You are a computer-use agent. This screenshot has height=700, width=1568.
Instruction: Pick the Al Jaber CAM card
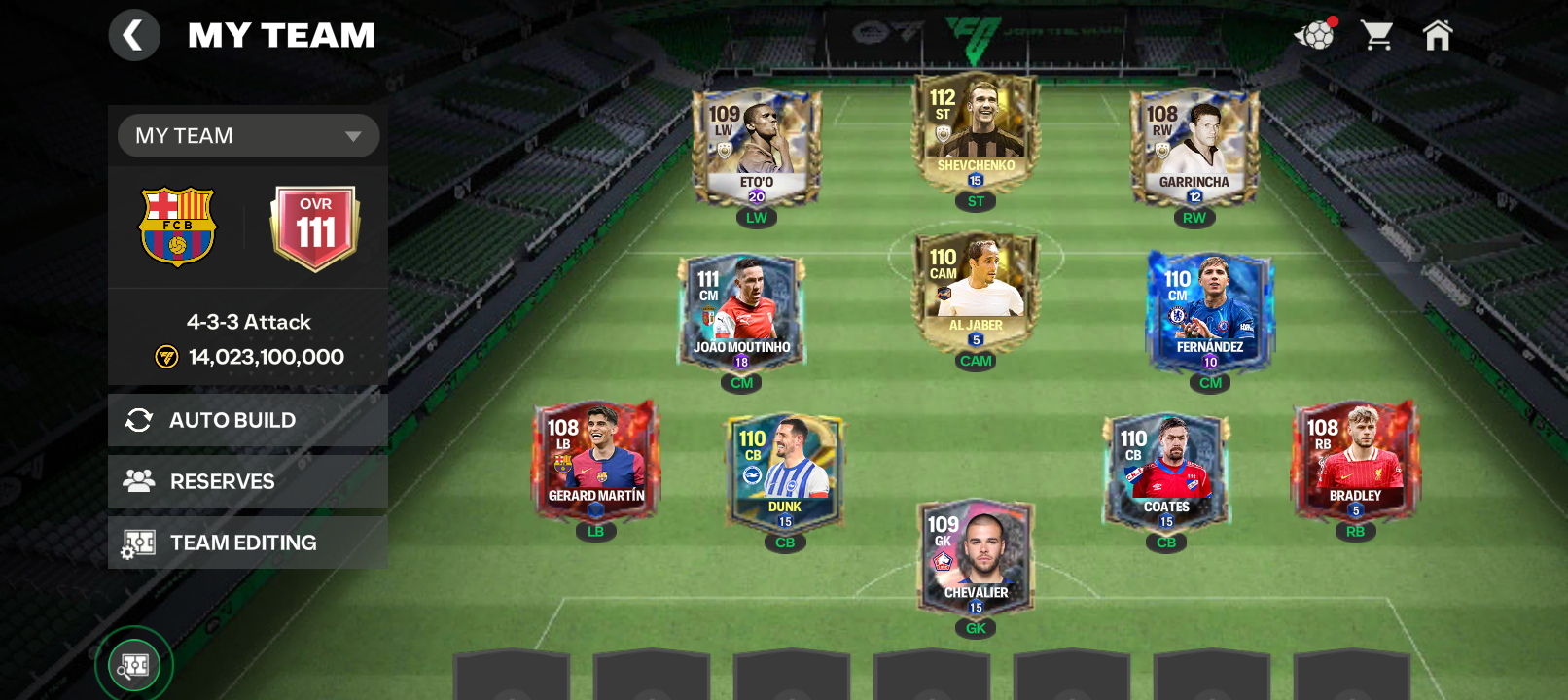(x=976, y=291)
